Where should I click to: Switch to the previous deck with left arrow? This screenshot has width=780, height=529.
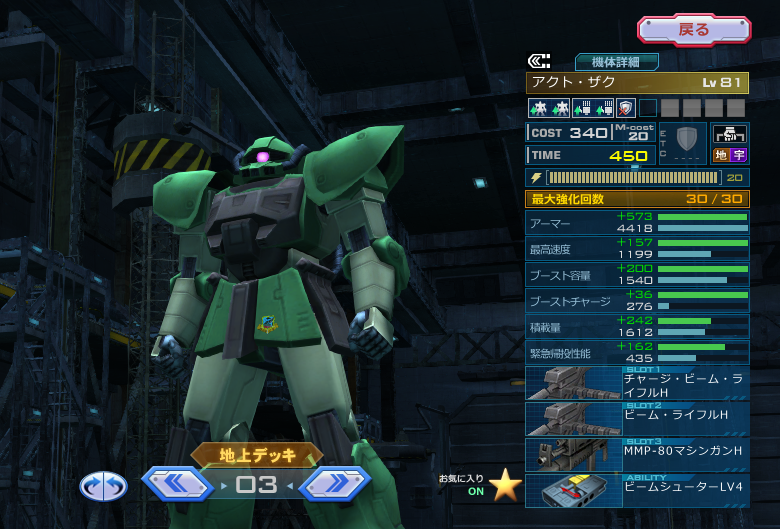(x=177, y=485)
